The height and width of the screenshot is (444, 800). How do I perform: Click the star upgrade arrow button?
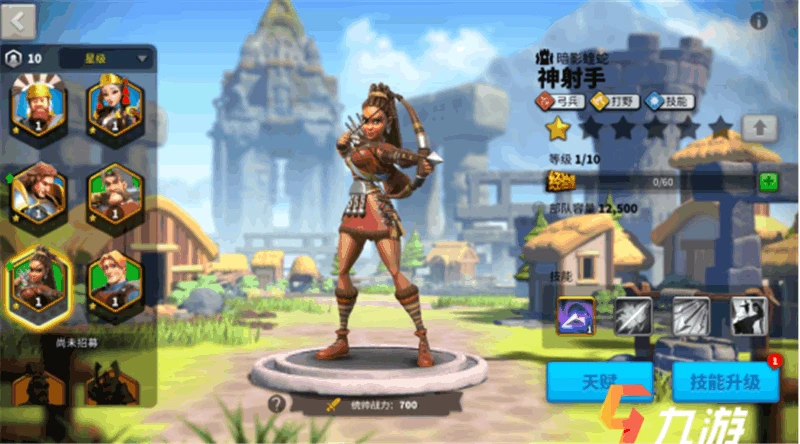click(759, 128)
